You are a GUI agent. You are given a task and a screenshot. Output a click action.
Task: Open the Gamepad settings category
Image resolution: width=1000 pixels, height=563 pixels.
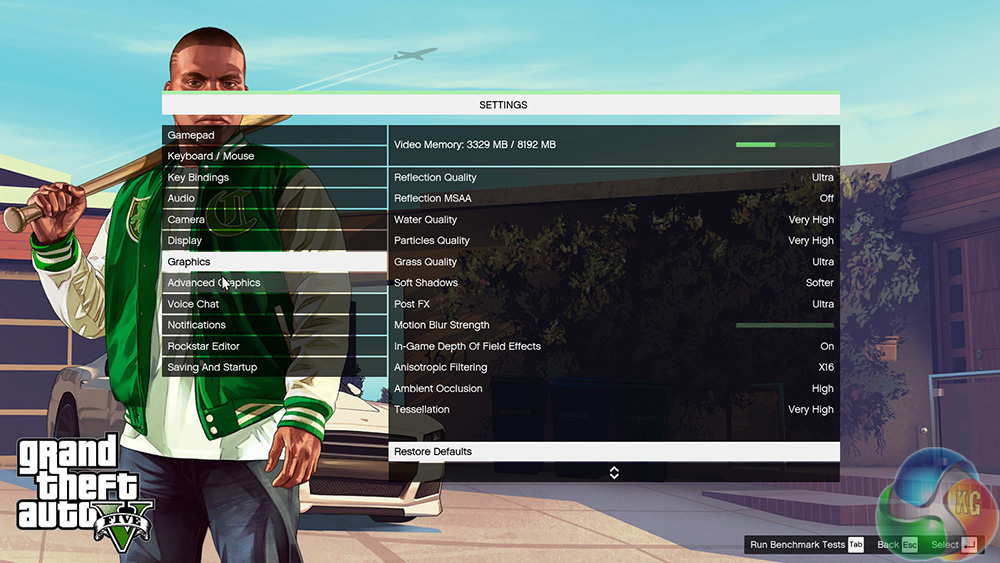click(274, 135)
